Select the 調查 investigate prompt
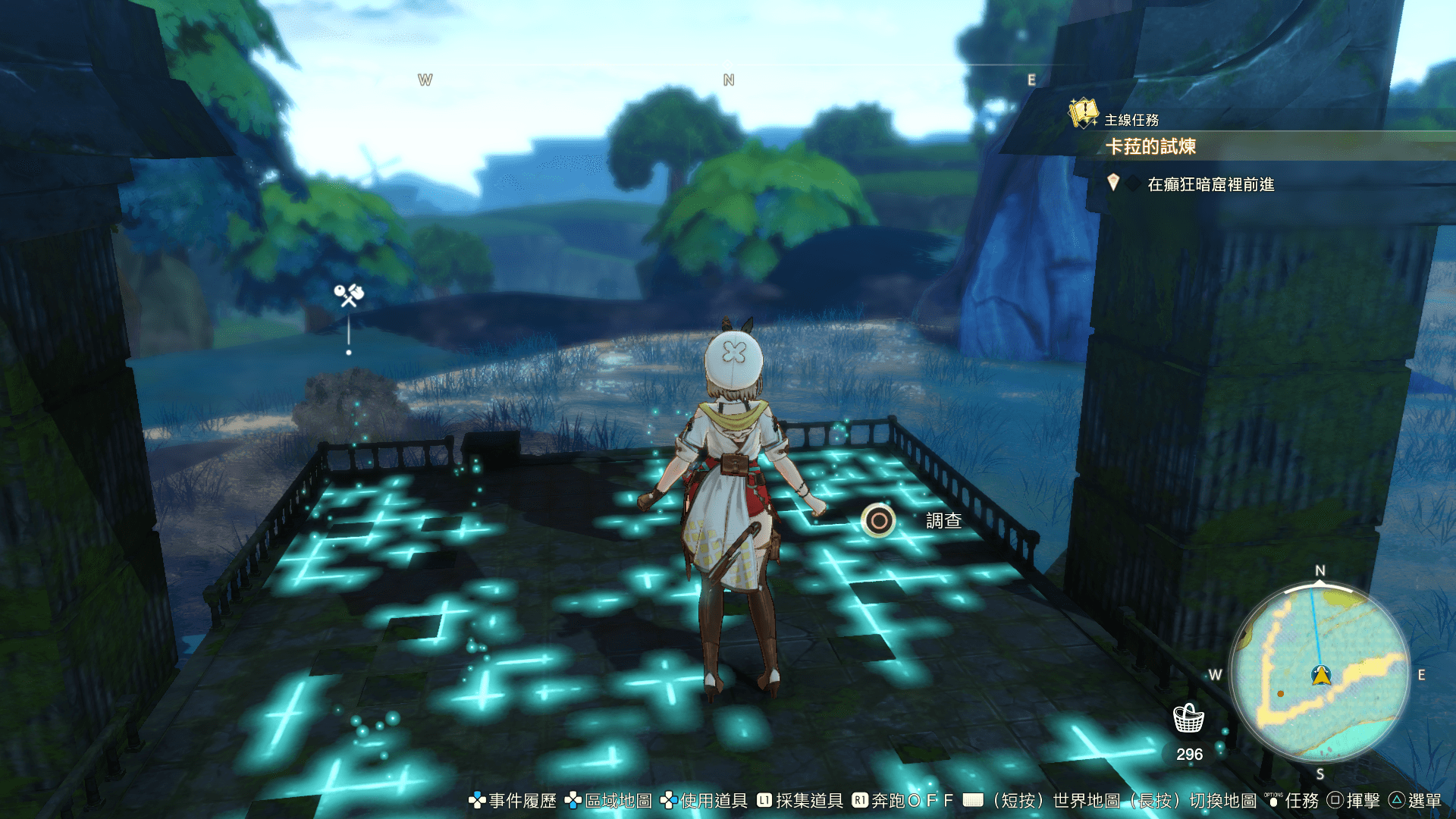The image size is (1456, 819). click(880, 521)
